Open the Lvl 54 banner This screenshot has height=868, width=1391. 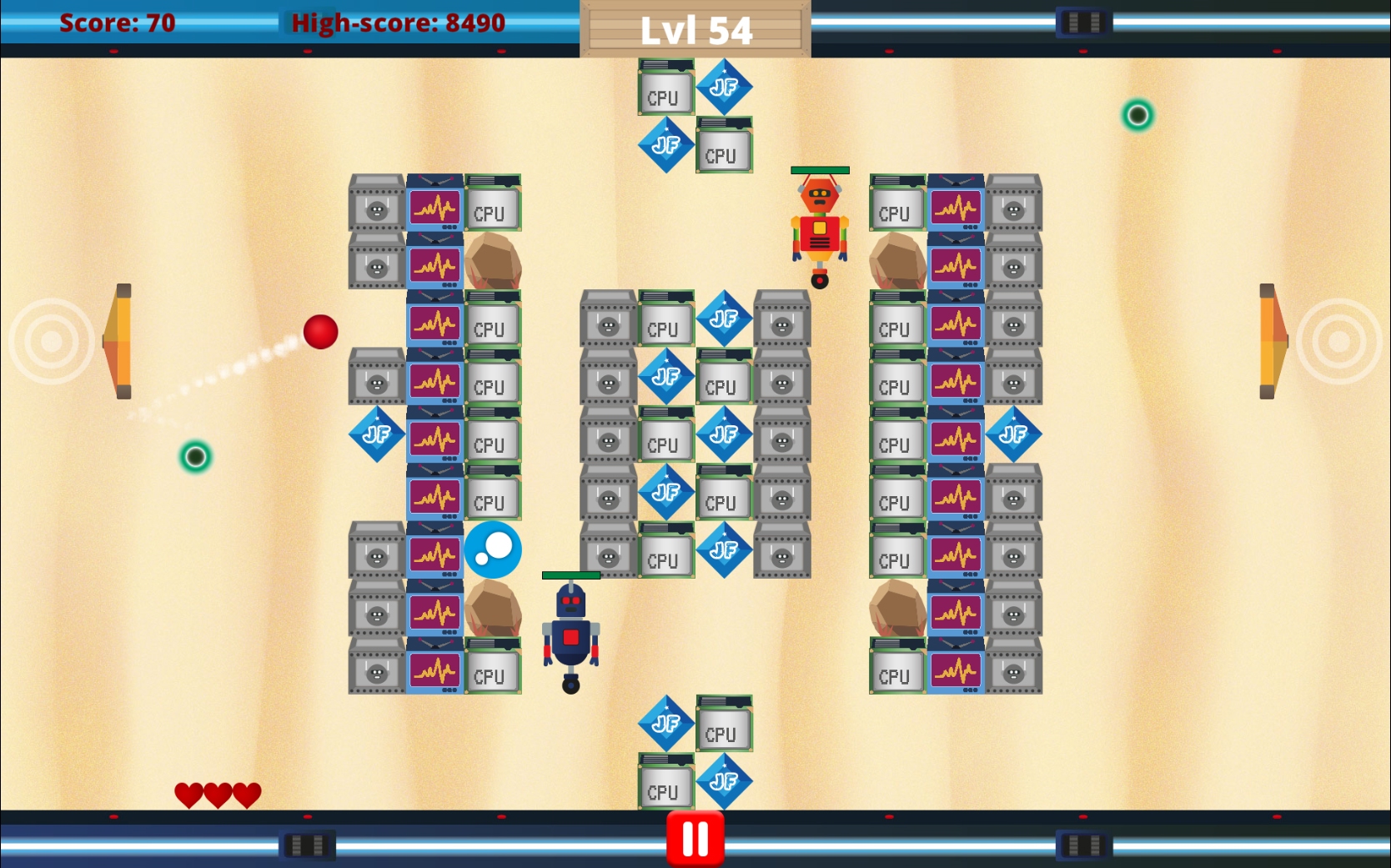697,28
